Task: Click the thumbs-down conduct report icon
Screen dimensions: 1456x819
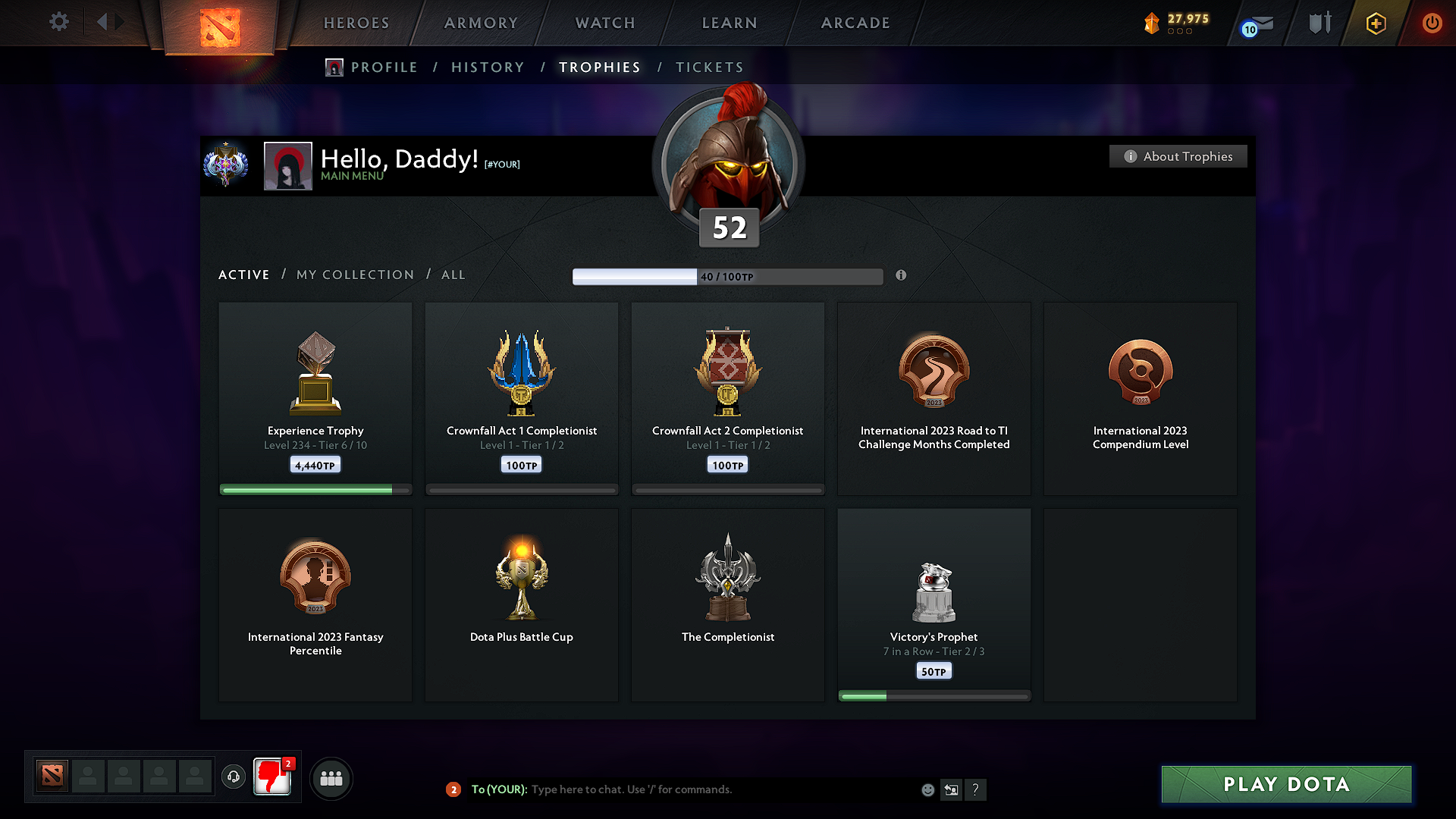Action: [x=271, y=777]
